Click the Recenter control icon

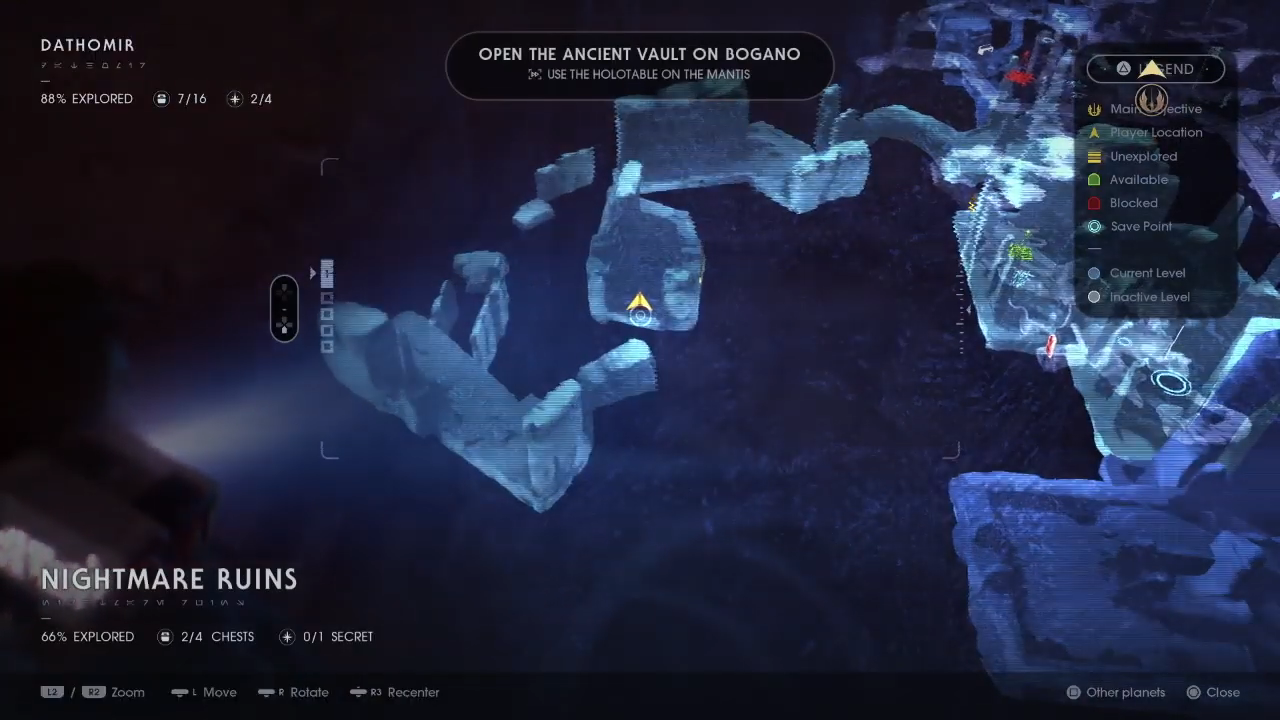coord(358,692)
